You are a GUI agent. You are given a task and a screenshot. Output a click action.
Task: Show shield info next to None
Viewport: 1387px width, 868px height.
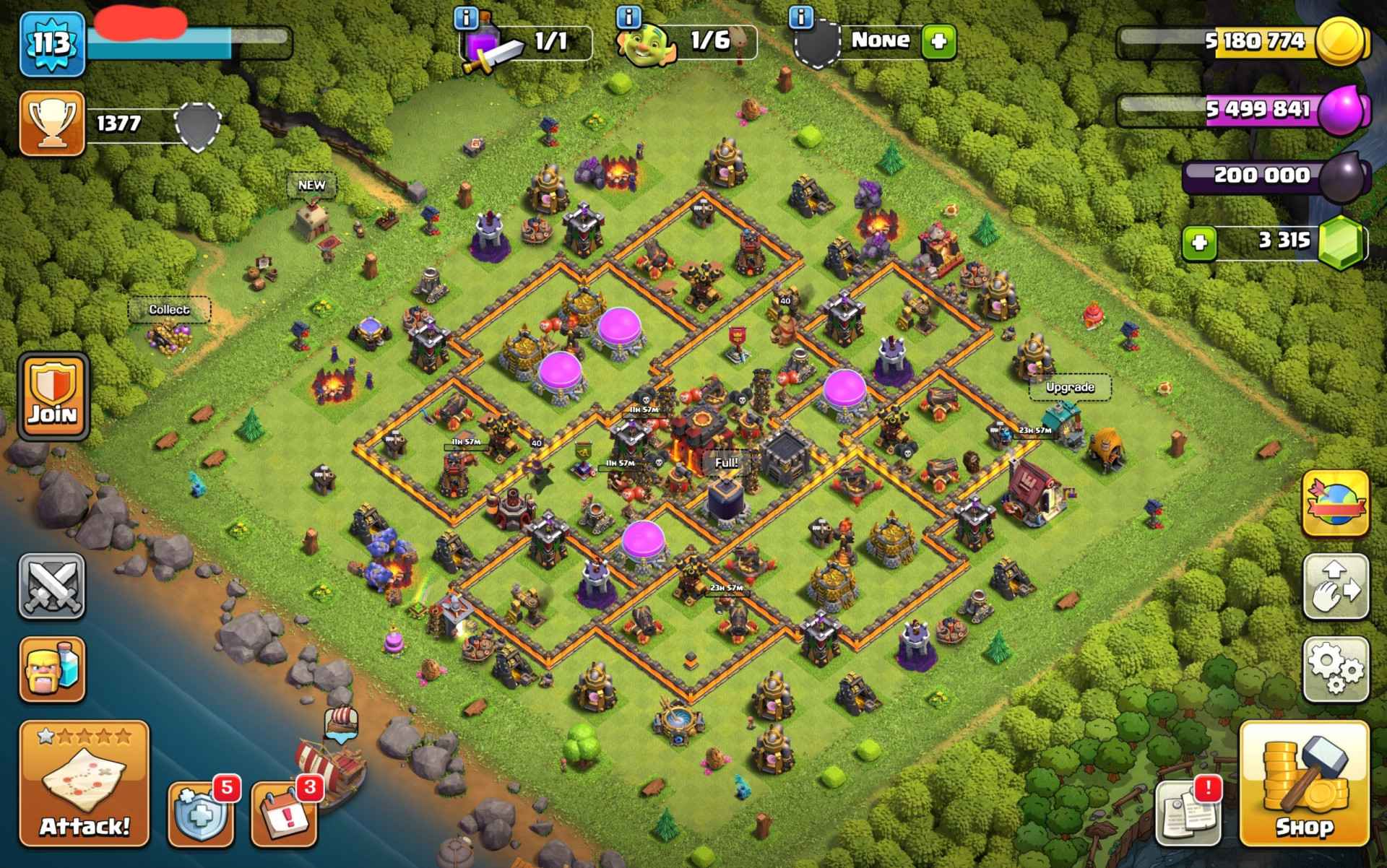click(x=801, y=16)
